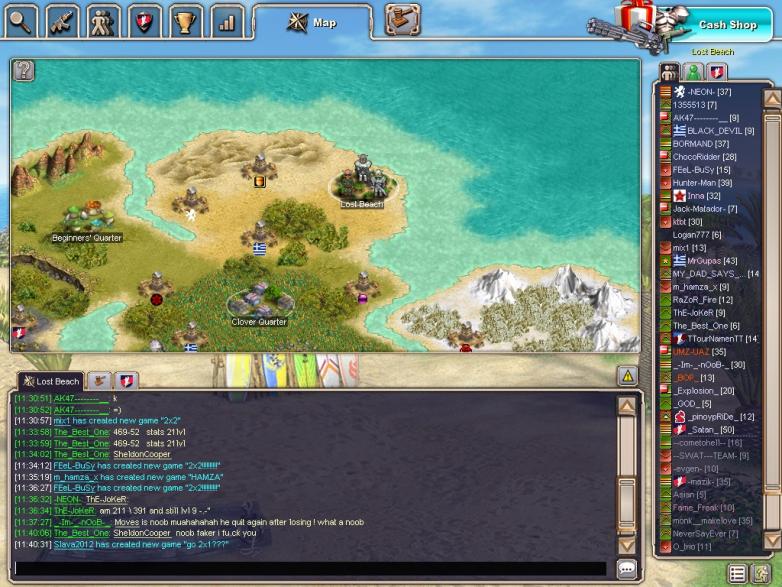782x587 pixels.
Task: Show map help with question mark button
Action: (x=24, y=70)
